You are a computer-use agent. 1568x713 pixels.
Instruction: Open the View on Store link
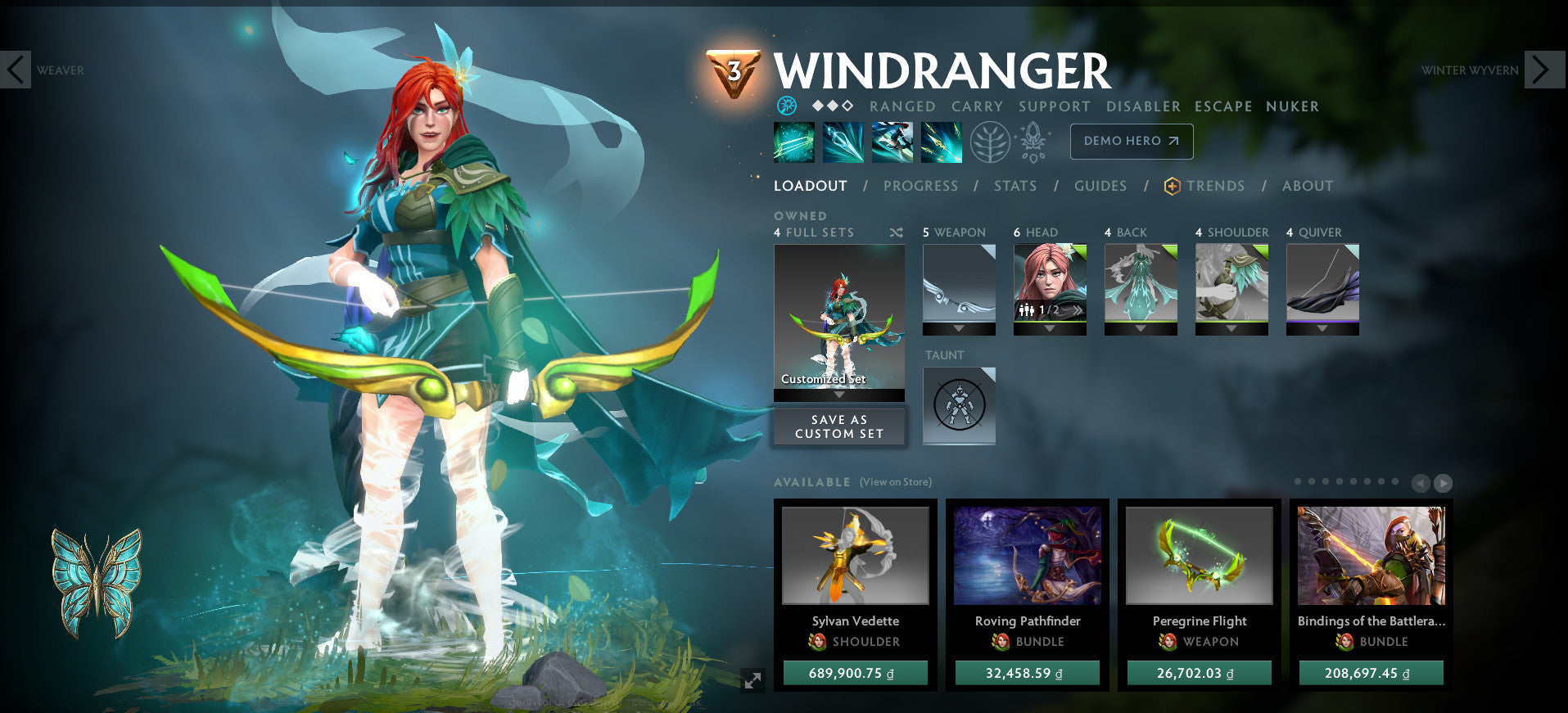click(894, 482)
